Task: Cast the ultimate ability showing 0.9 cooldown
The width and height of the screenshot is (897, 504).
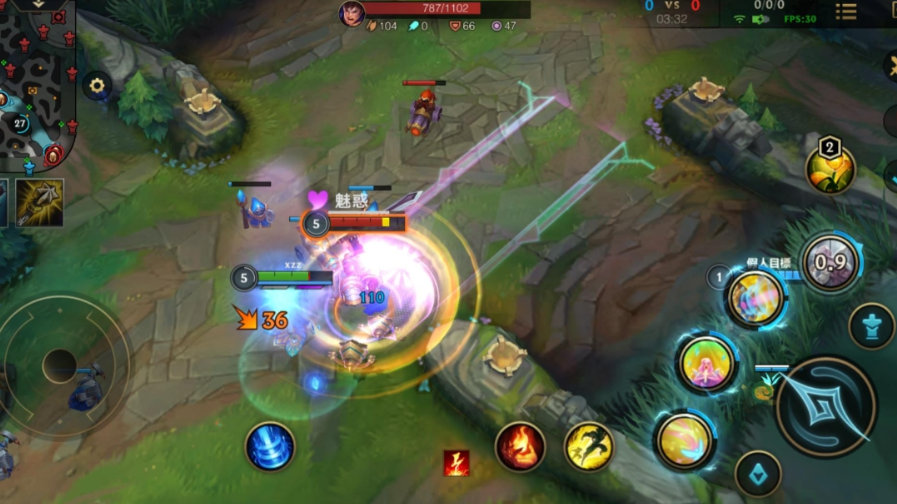Action: [830, 264]
